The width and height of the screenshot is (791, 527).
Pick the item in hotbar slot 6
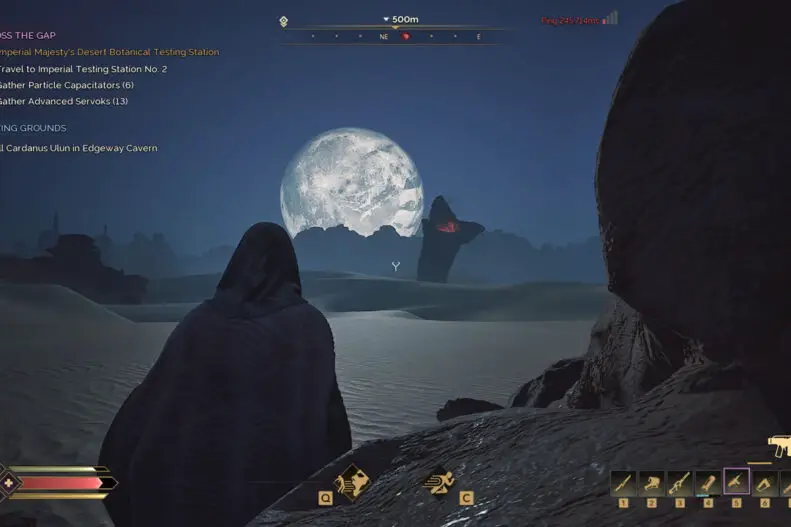coord(764,484)
